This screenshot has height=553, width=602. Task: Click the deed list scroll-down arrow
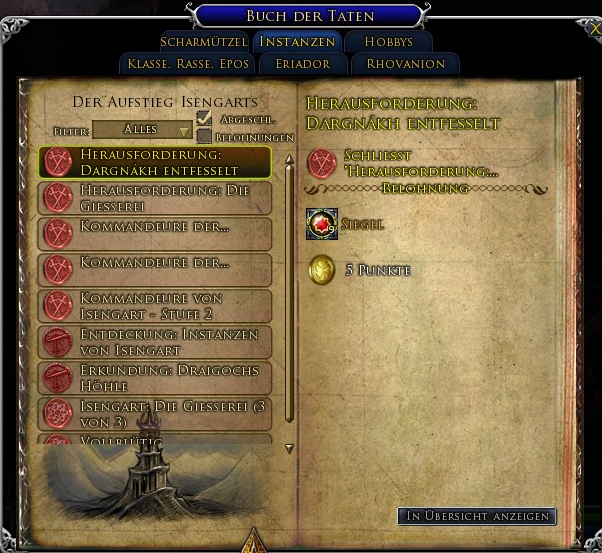(x=290, y=449)
